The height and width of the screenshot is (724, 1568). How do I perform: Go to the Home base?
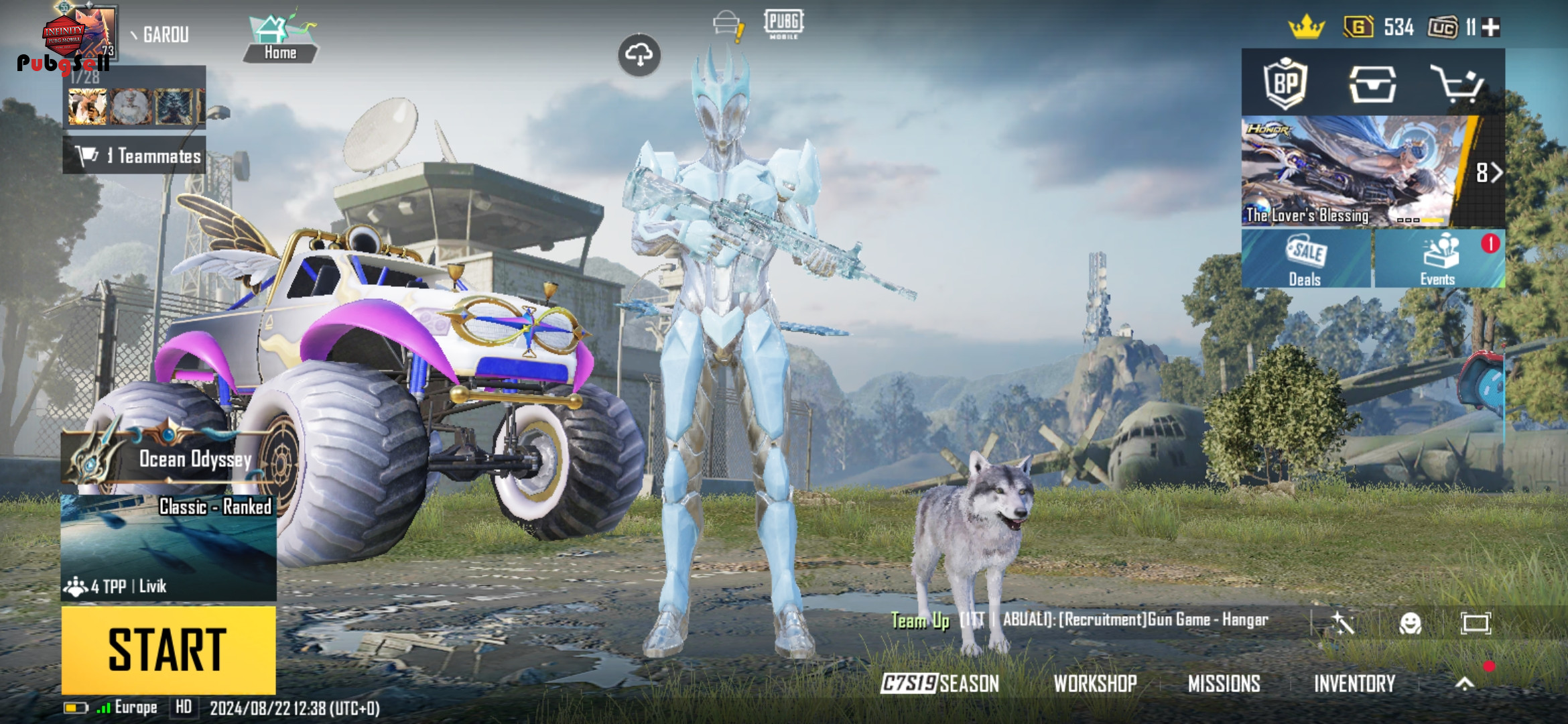[280, 39]
